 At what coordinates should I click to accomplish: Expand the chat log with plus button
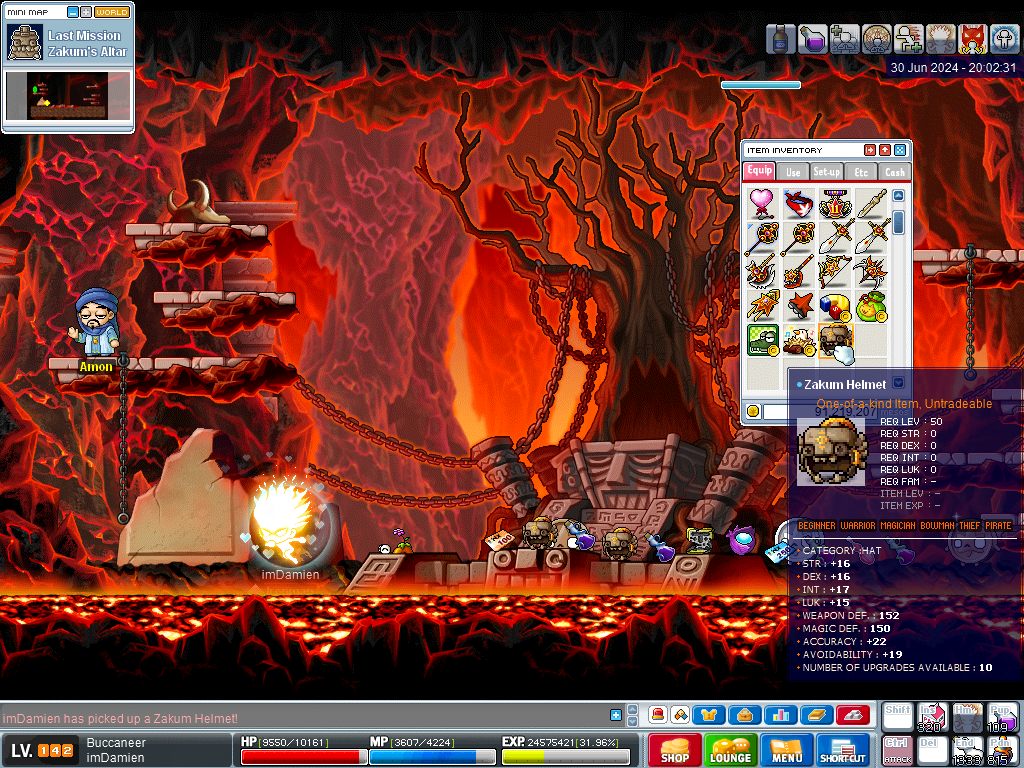616,715
